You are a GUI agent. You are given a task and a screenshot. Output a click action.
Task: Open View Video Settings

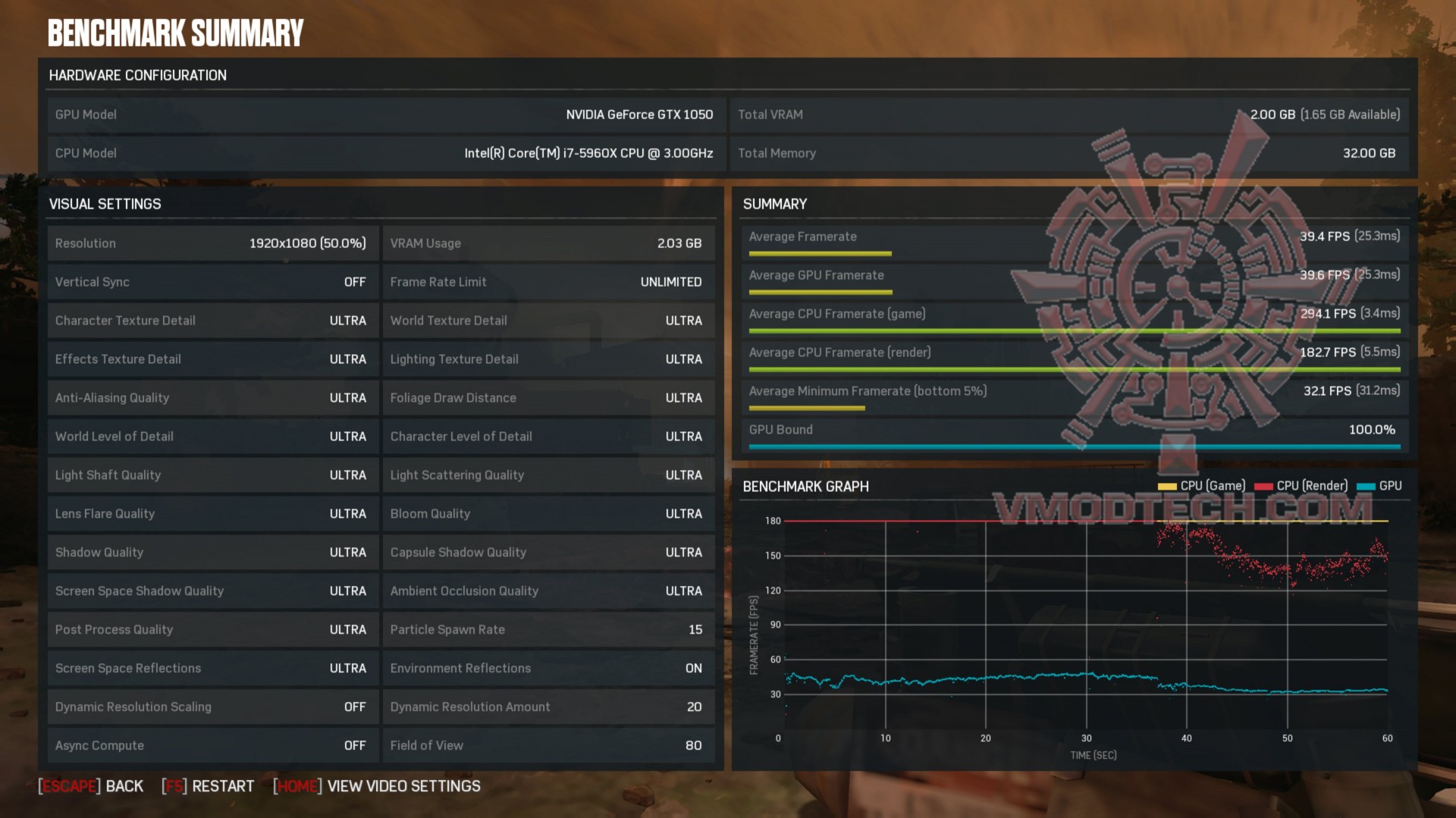[377, 786]
